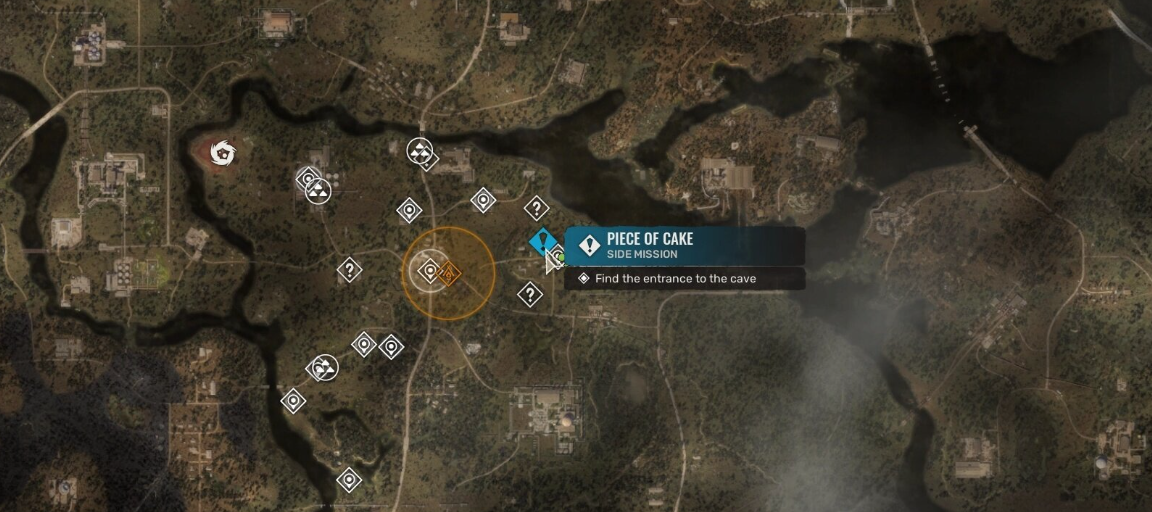Click the swirling anomaly map marker
This screenshot has width=1152, height=512.
click(222, 153)
